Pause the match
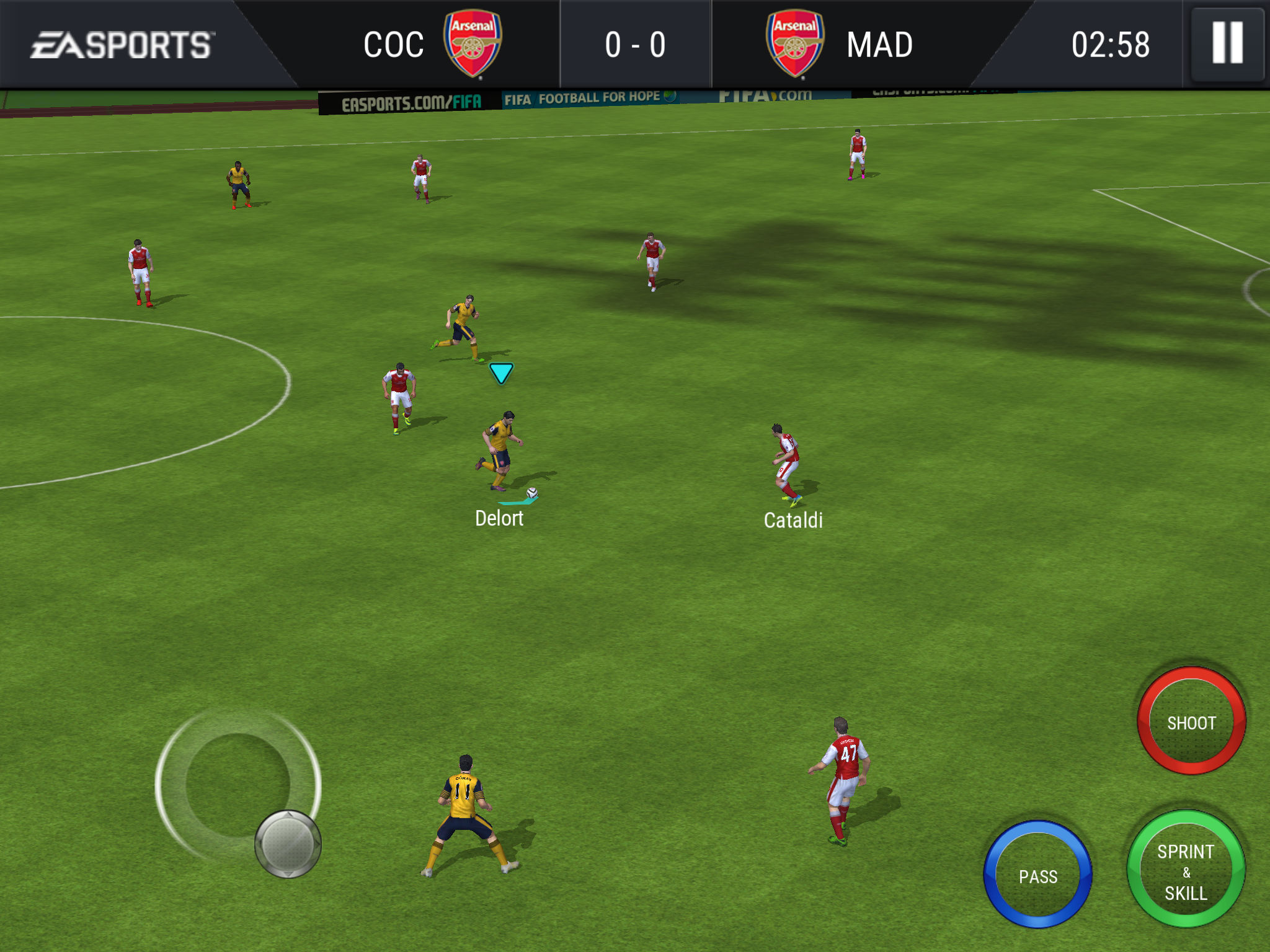 click(1227, 43)
